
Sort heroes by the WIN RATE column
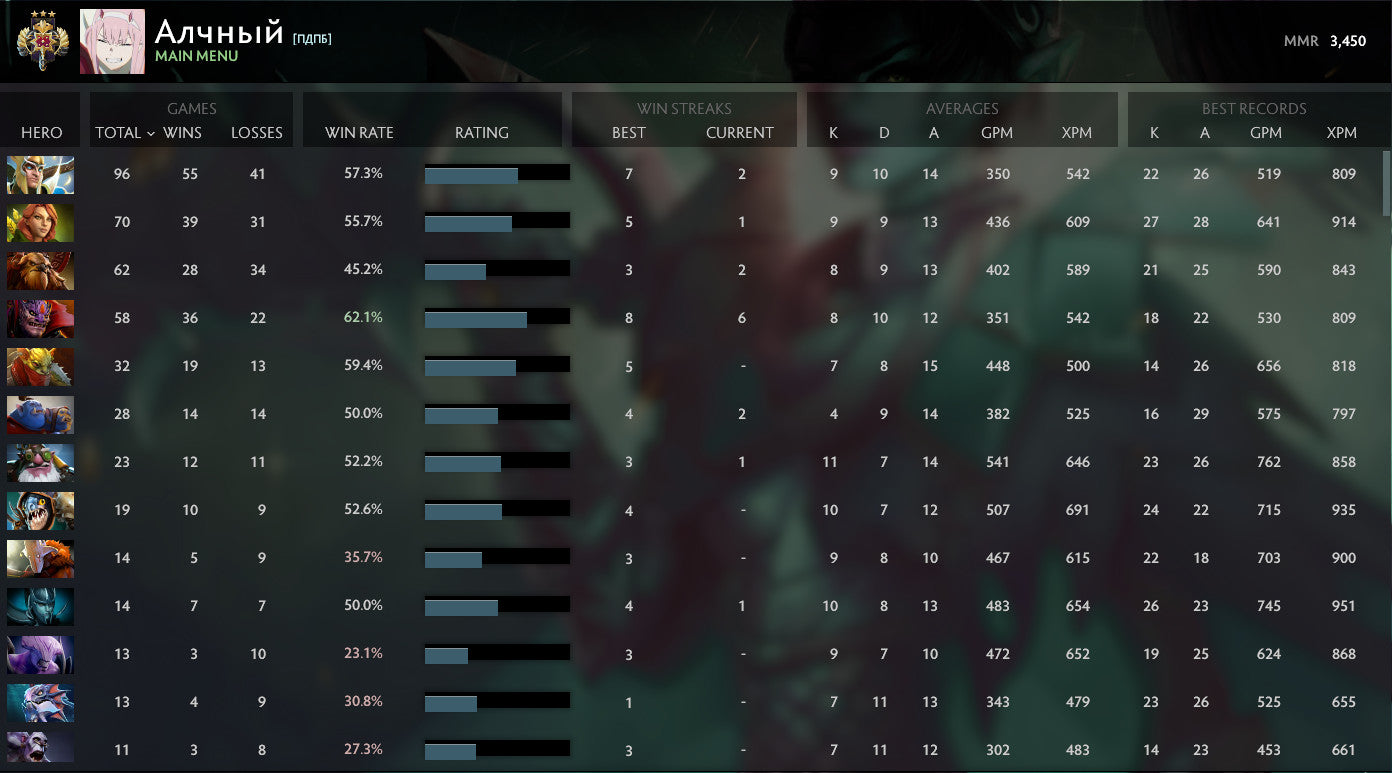click(x=358, y=132)
